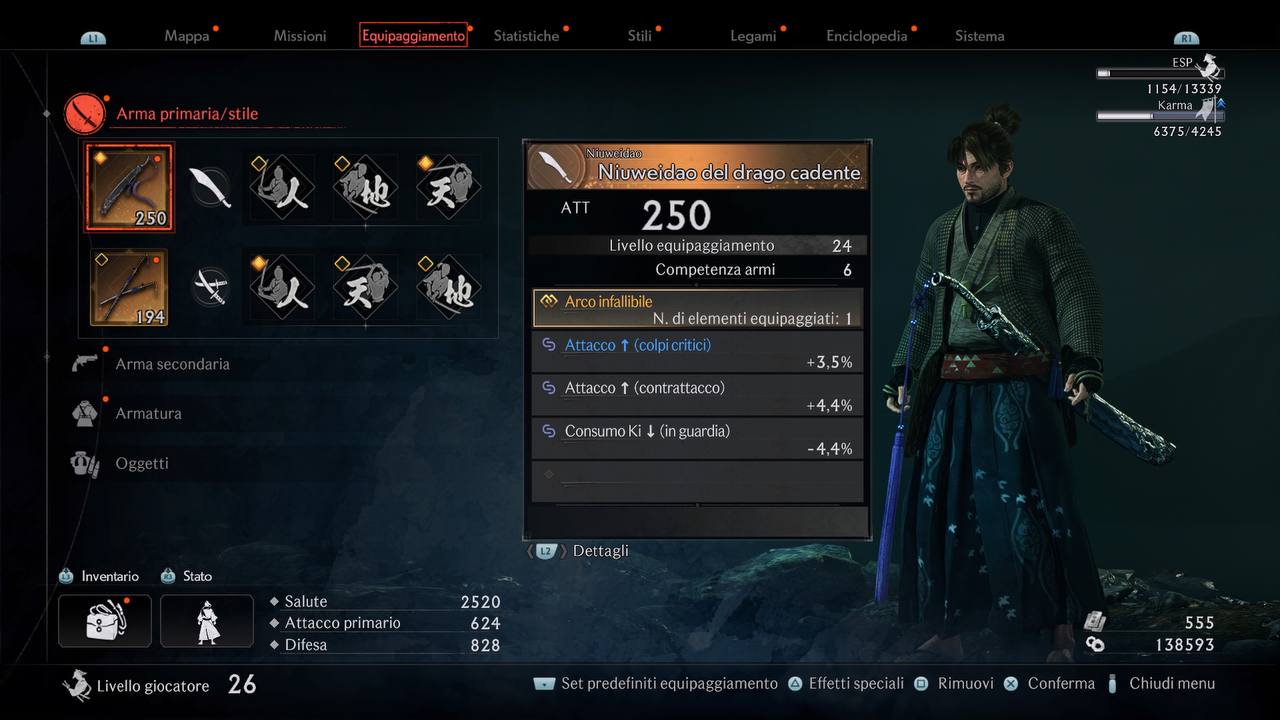Open the Stili tab
Viewport: 1280px width, 720px height.
pyautogui.click(x=640, y=36)
